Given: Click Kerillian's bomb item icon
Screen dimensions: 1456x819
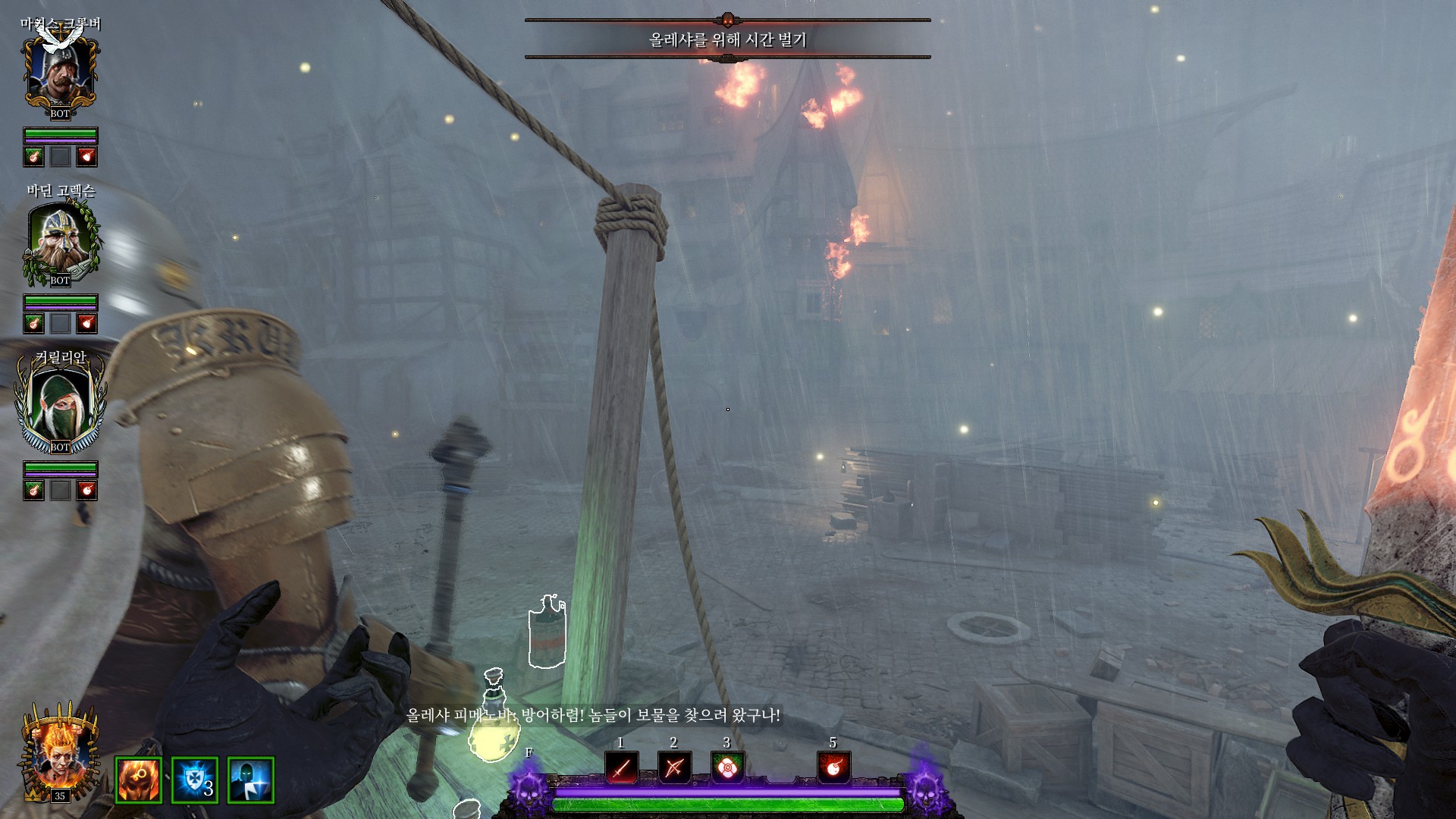Looking at the screenshot, I should coord(87,491).
